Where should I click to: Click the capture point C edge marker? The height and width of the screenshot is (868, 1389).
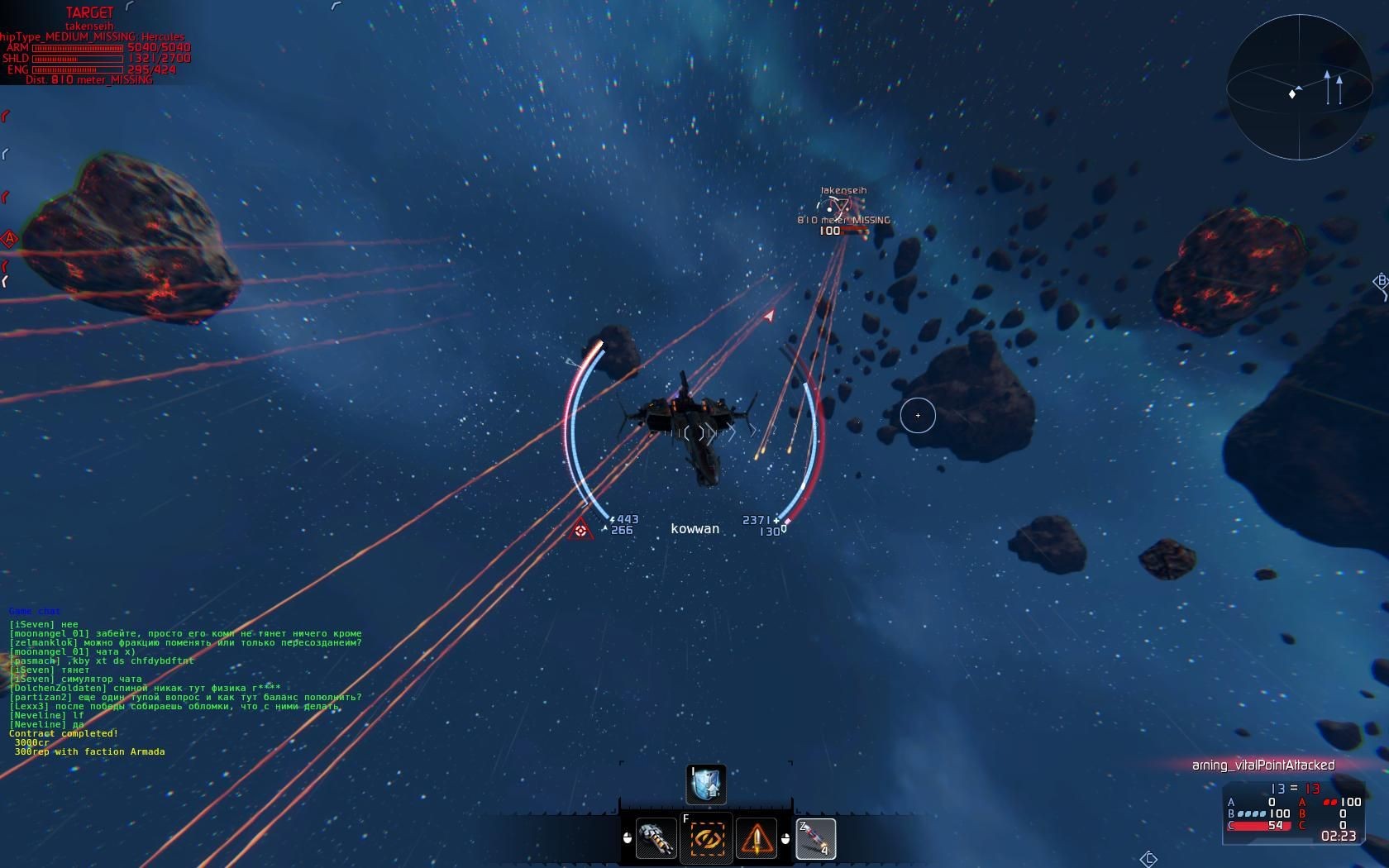tap(1148, 859)
